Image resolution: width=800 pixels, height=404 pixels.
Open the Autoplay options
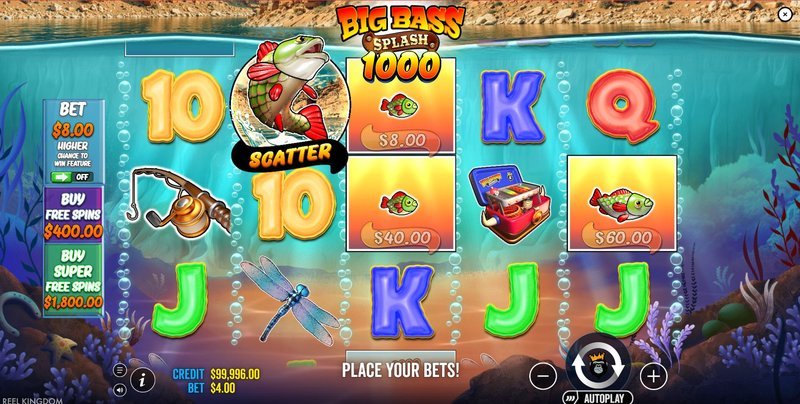pos(603,397)
